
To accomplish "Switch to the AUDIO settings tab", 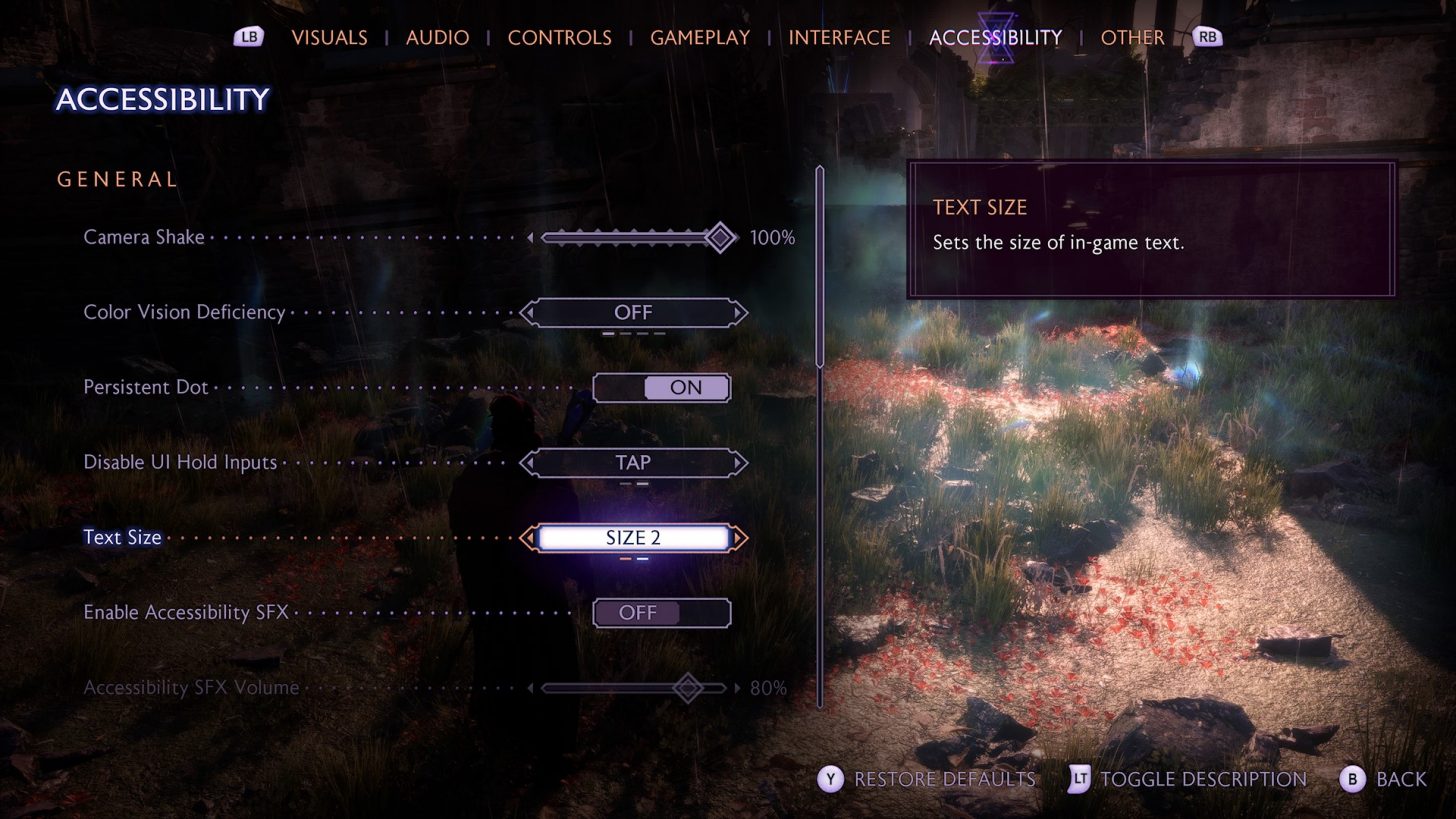I will (438, 37).
